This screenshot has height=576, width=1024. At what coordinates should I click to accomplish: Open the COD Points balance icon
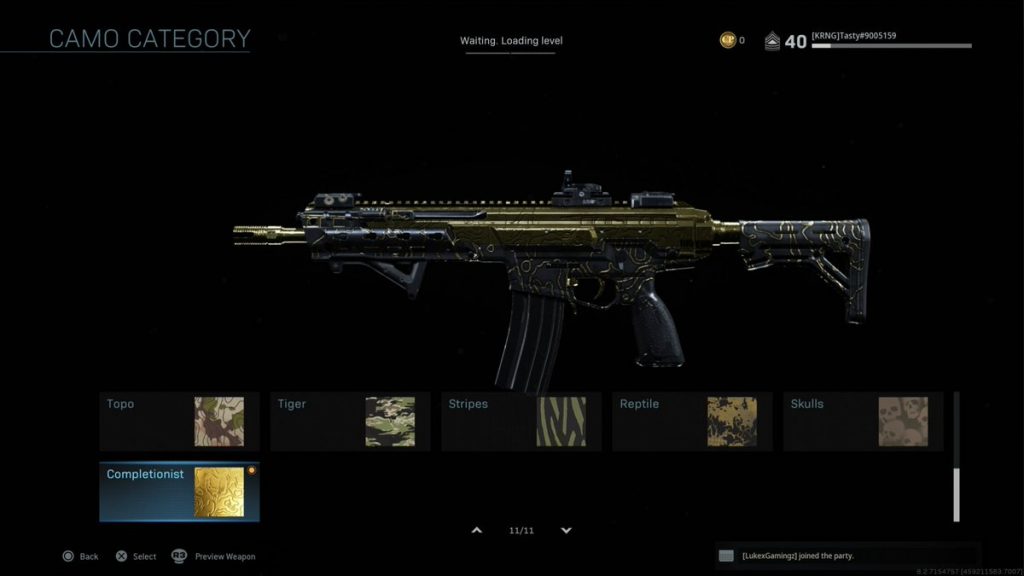tap(728, 41)
